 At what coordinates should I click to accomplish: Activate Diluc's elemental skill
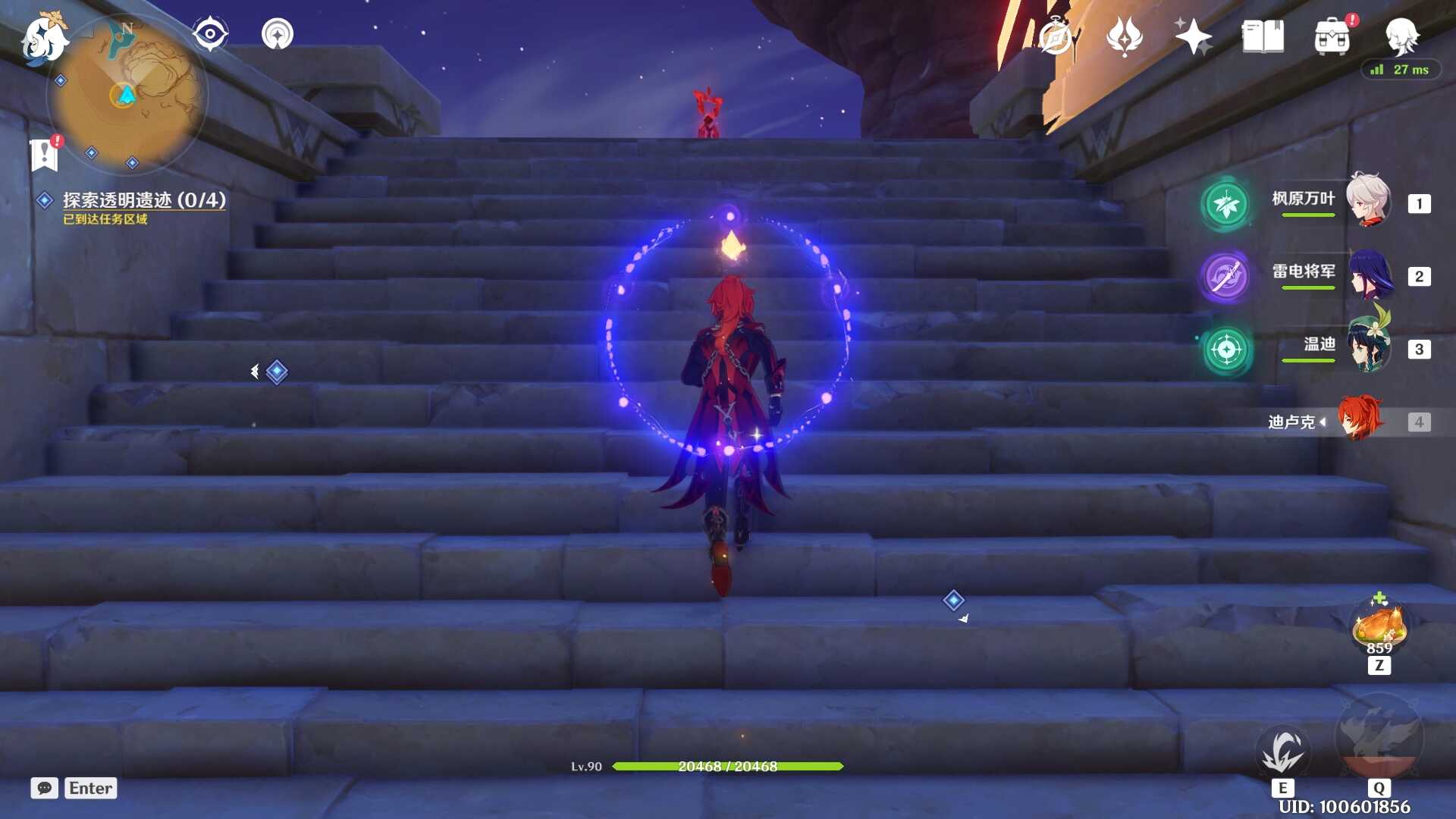pos(1282,751)
